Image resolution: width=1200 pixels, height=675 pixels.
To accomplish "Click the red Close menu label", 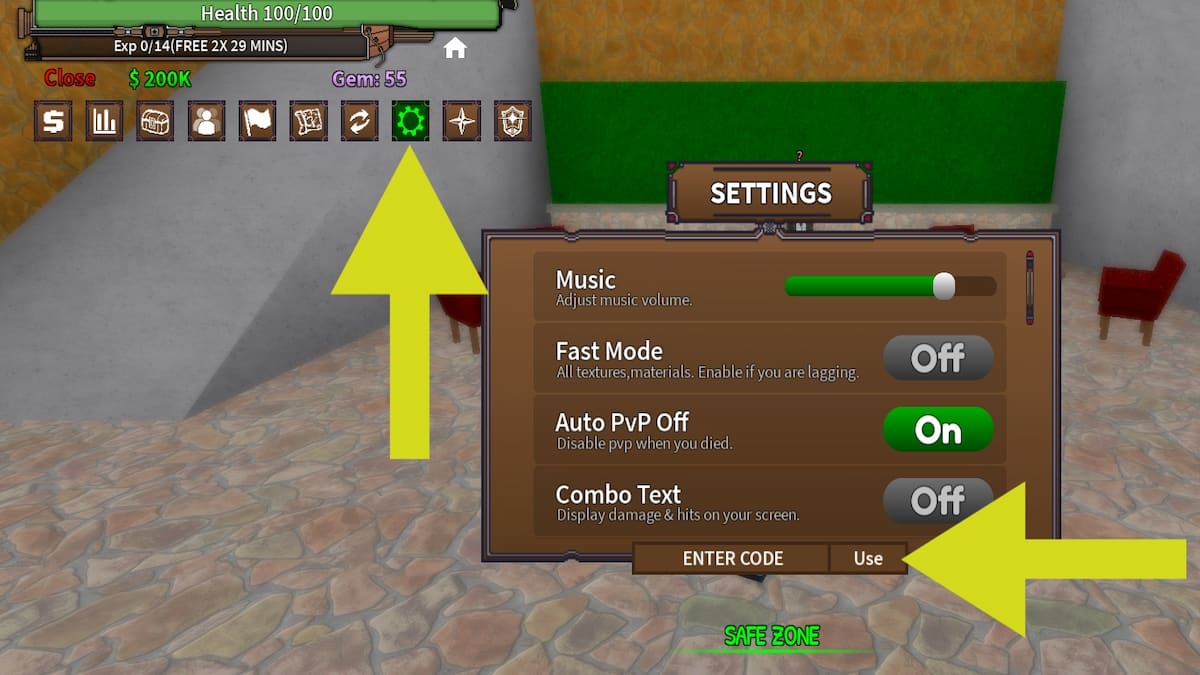I will click(69, 78).
